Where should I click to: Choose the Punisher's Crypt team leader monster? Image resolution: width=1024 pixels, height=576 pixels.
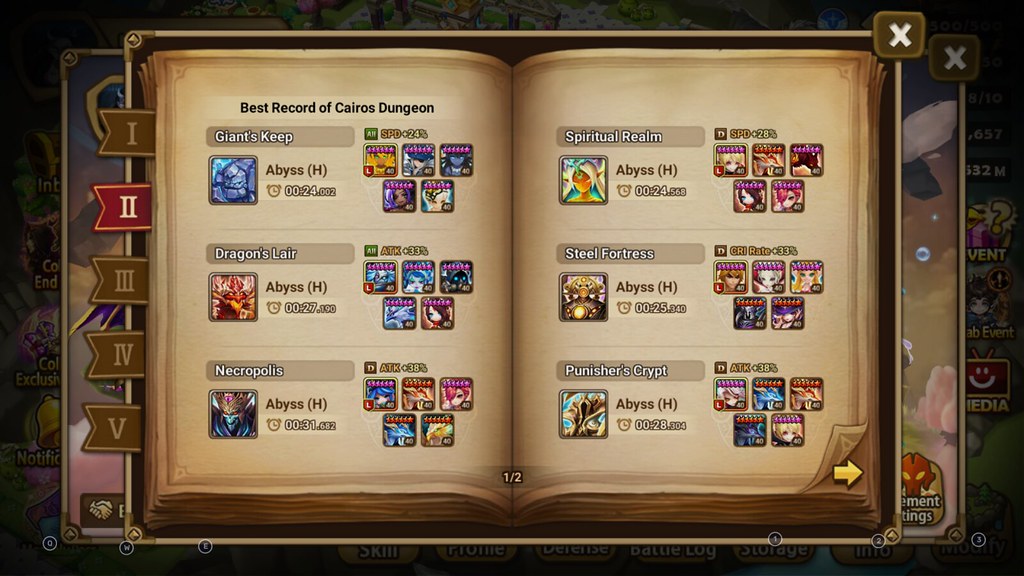[730, 394]
